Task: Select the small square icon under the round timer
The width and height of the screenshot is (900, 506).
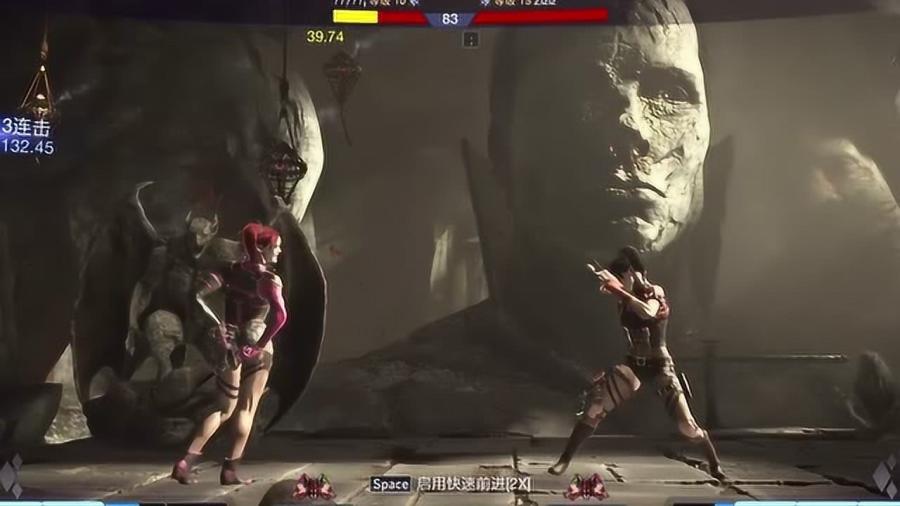Action: pyautogui.click(x=471, y=40)
